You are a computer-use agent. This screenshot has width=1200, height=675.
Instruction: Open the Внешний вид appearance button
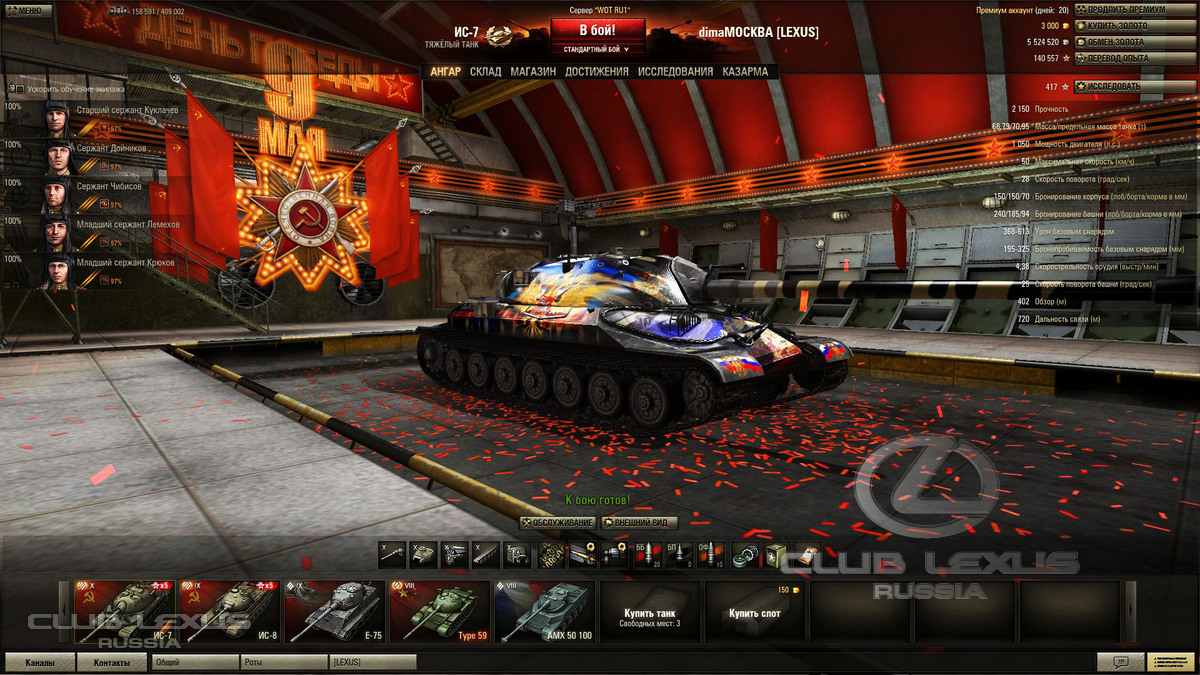click(x=639, y=523)
